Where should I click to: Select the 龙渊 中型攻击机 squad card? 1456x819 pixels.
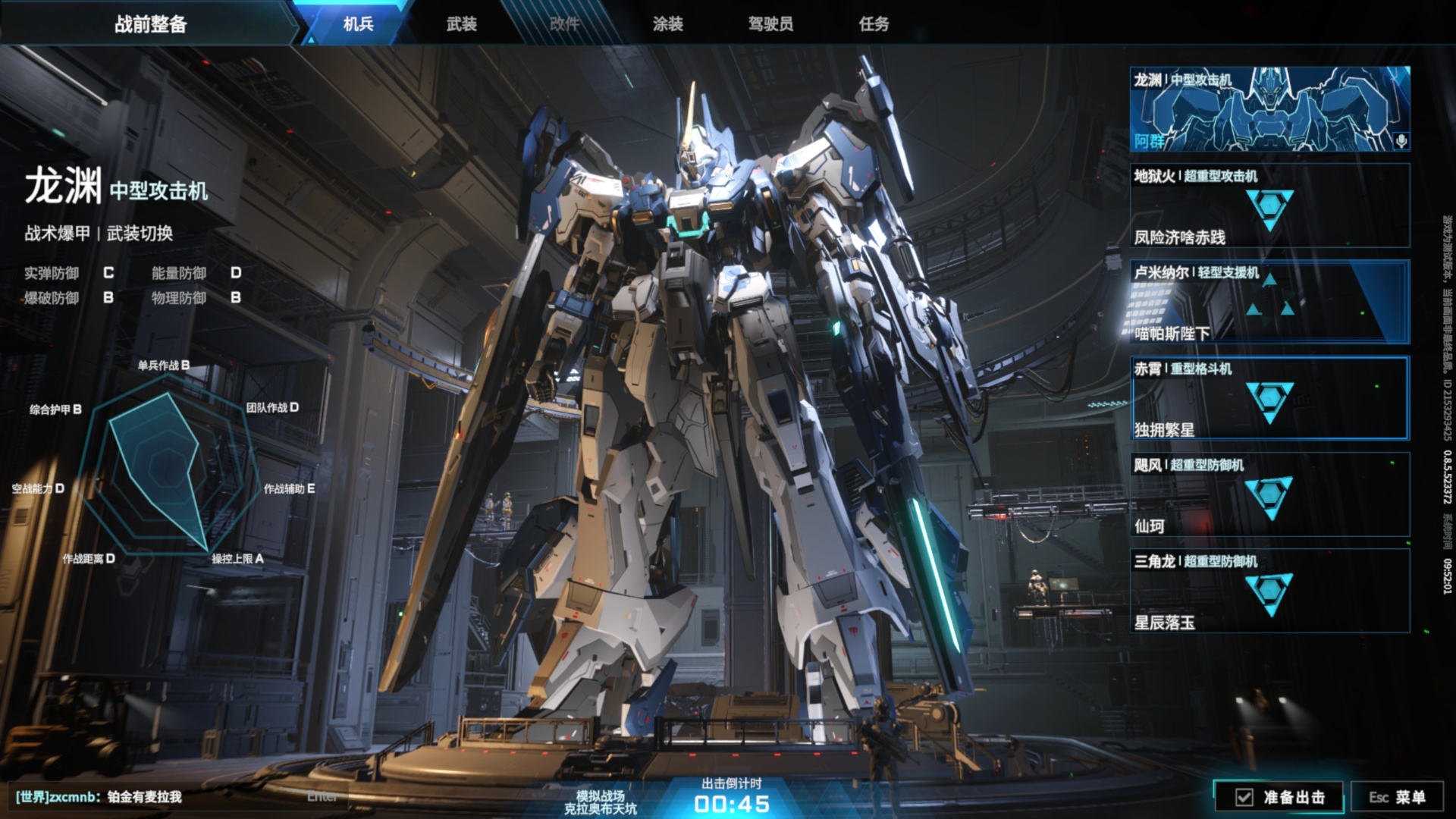[x=1269, y=109]
